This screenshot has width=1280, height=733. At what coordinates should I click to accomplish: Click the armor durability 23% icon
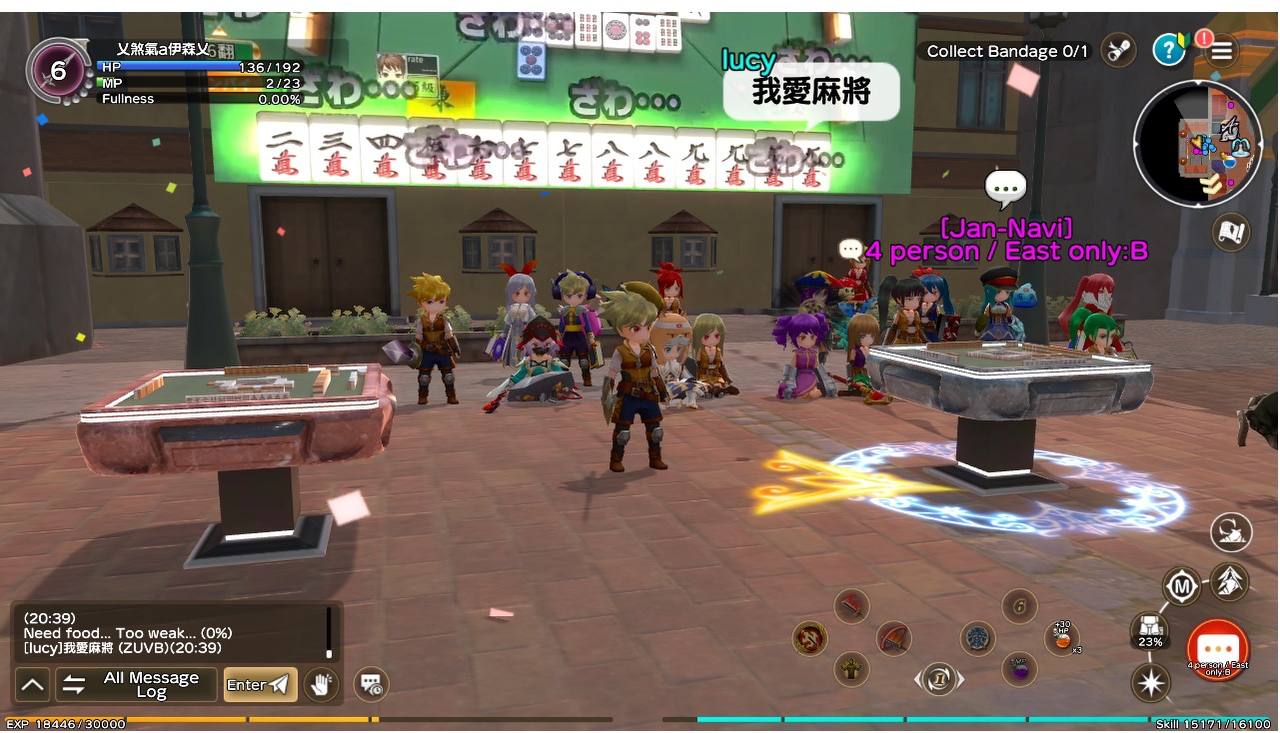pos(1150,630)
